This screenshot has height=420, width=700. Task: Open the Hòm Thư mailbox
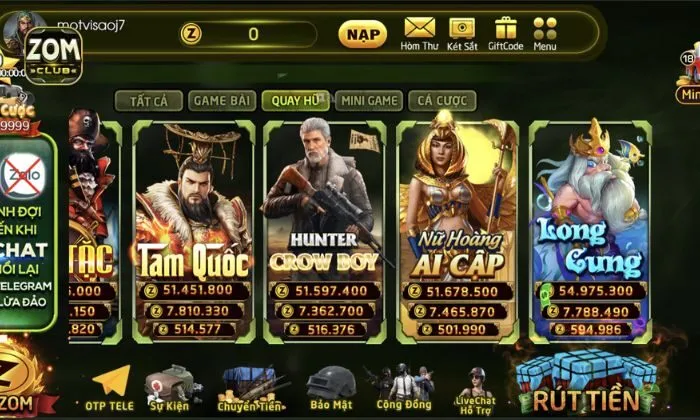point(419,33)
